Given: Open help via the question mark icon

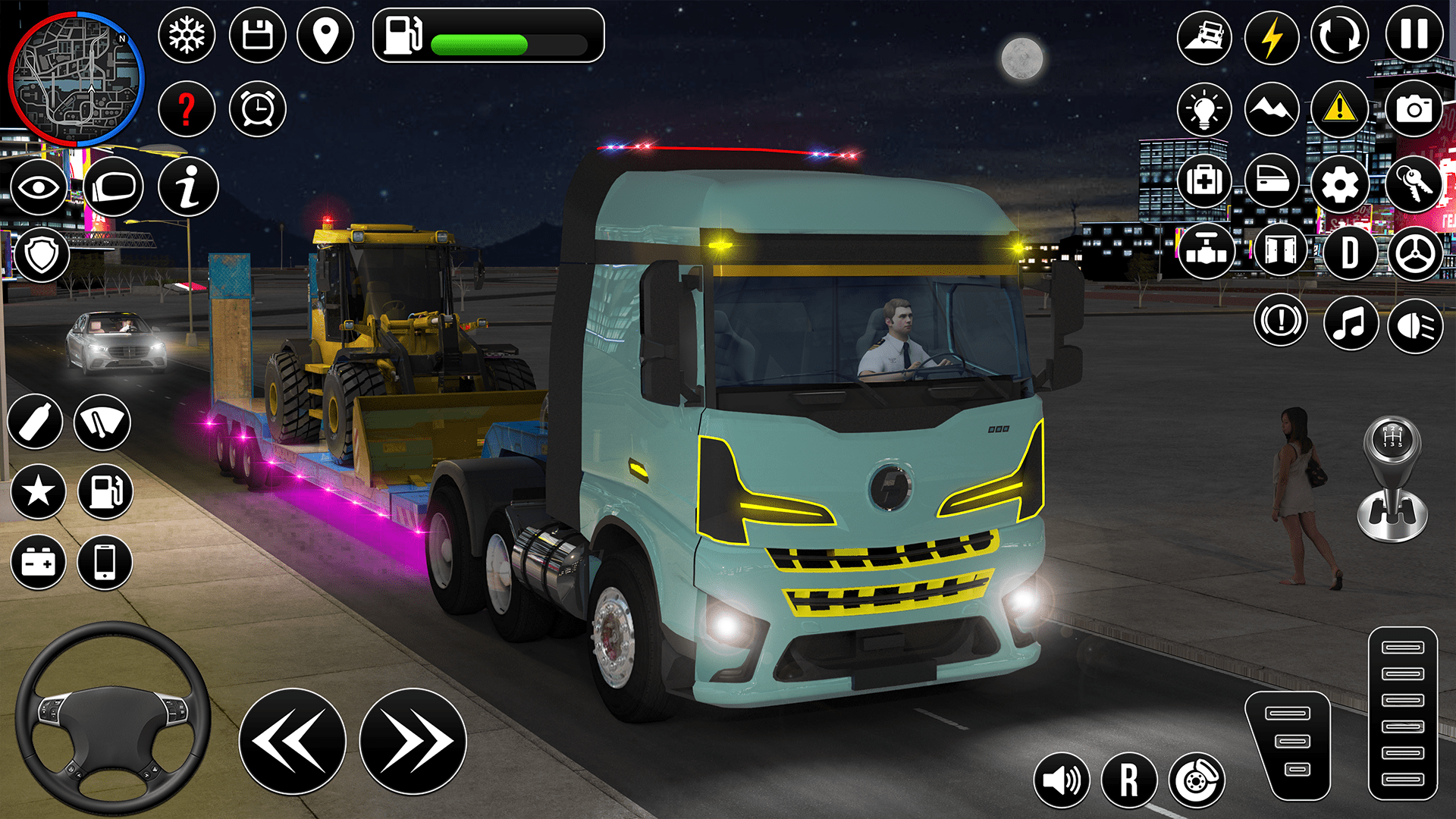Looking at the screenshot, I should (187, 108).
